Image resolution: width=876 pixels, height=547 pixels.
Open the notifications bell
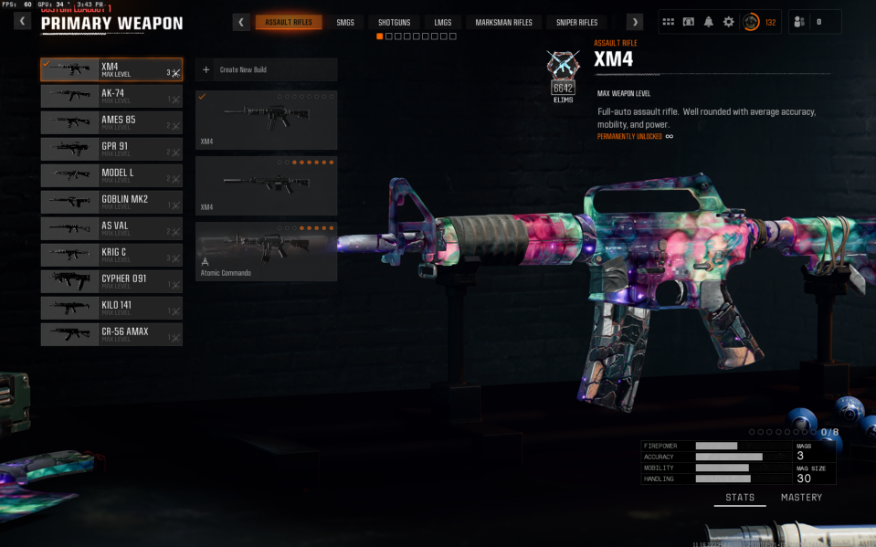708,22
